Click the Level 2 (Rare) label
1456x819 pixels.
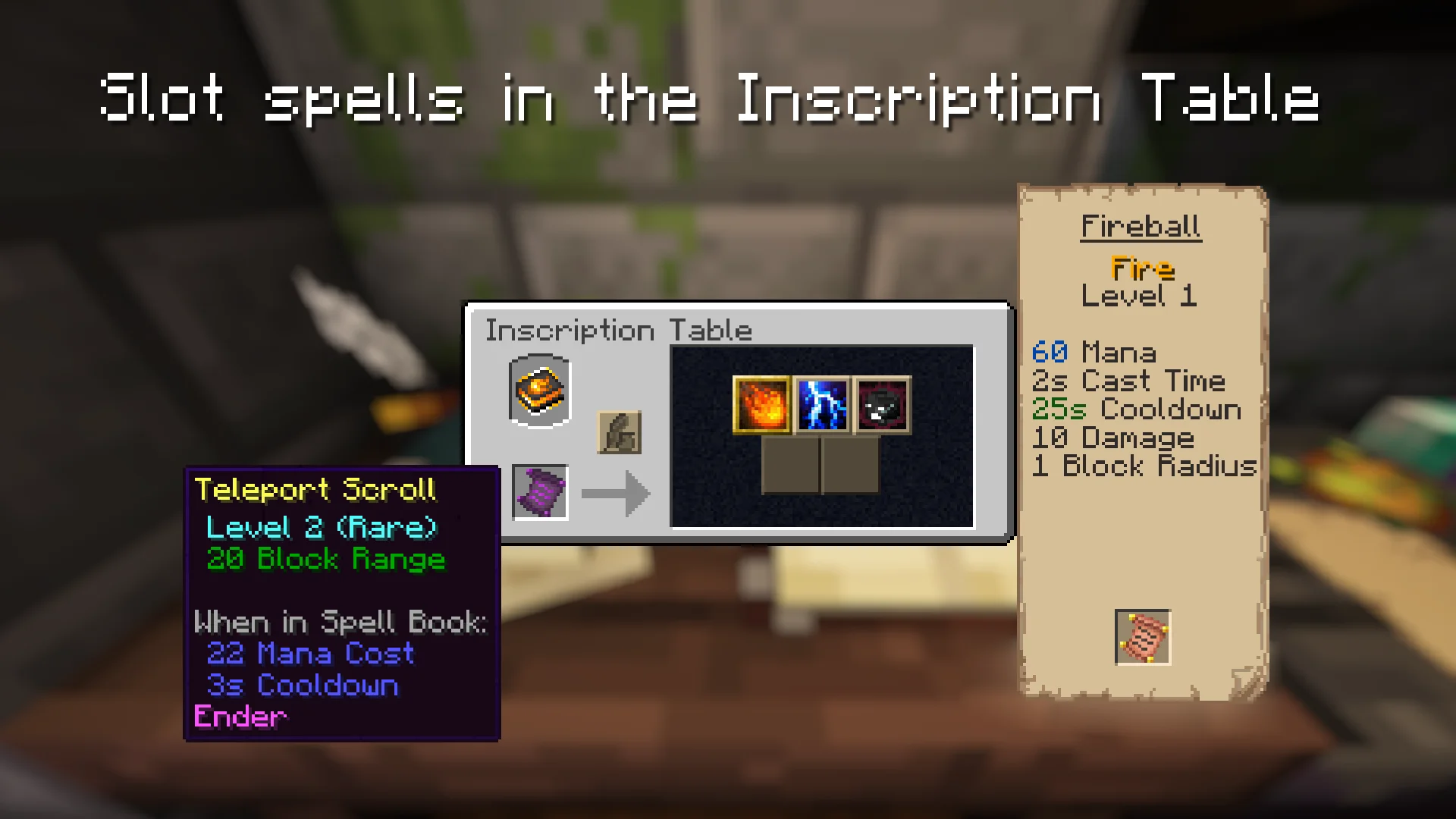click(322, 528)
